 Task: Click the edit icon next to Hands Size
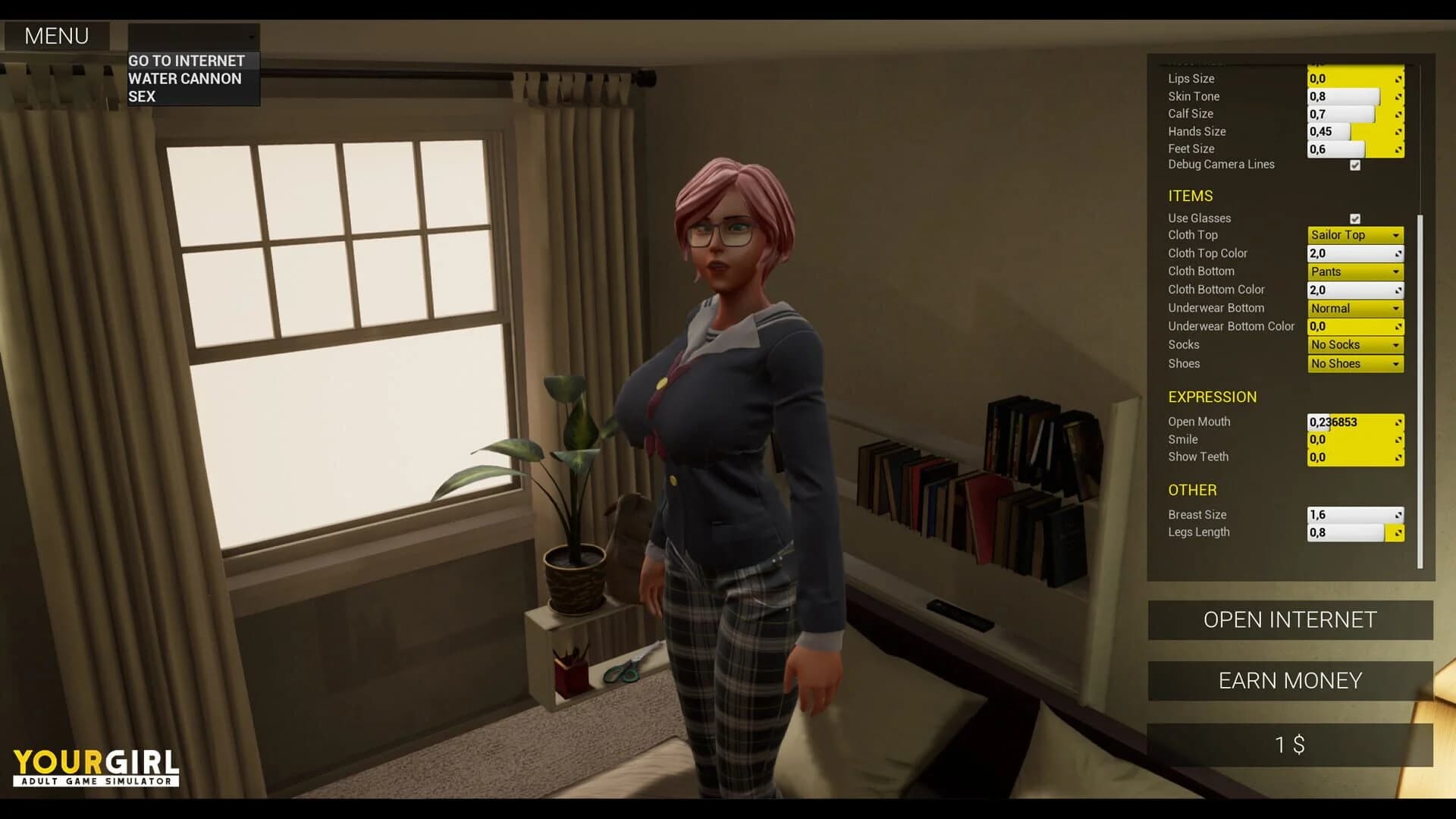(1399, 131)
